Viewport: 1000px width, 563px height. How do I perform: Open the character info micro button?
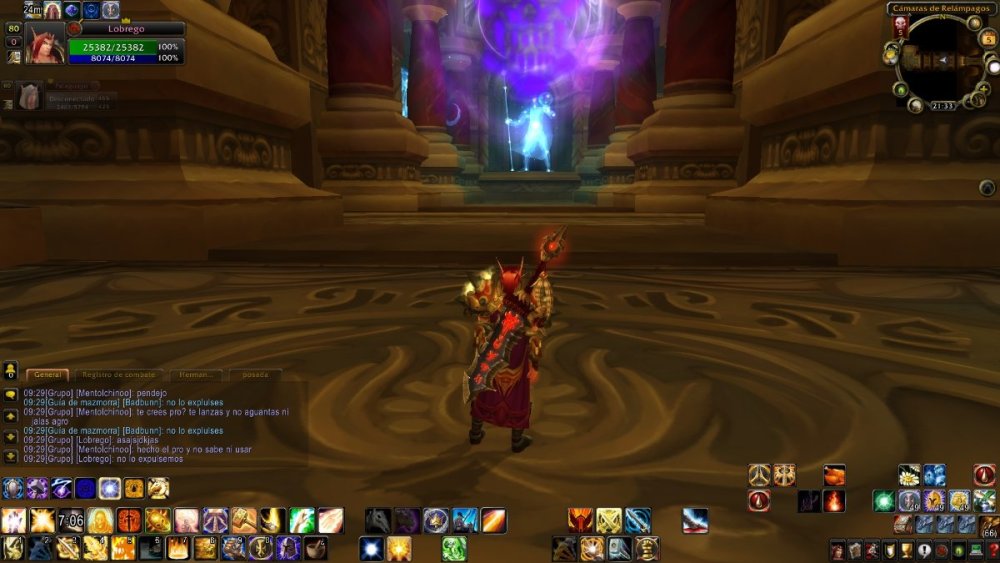tap(836, 549)
